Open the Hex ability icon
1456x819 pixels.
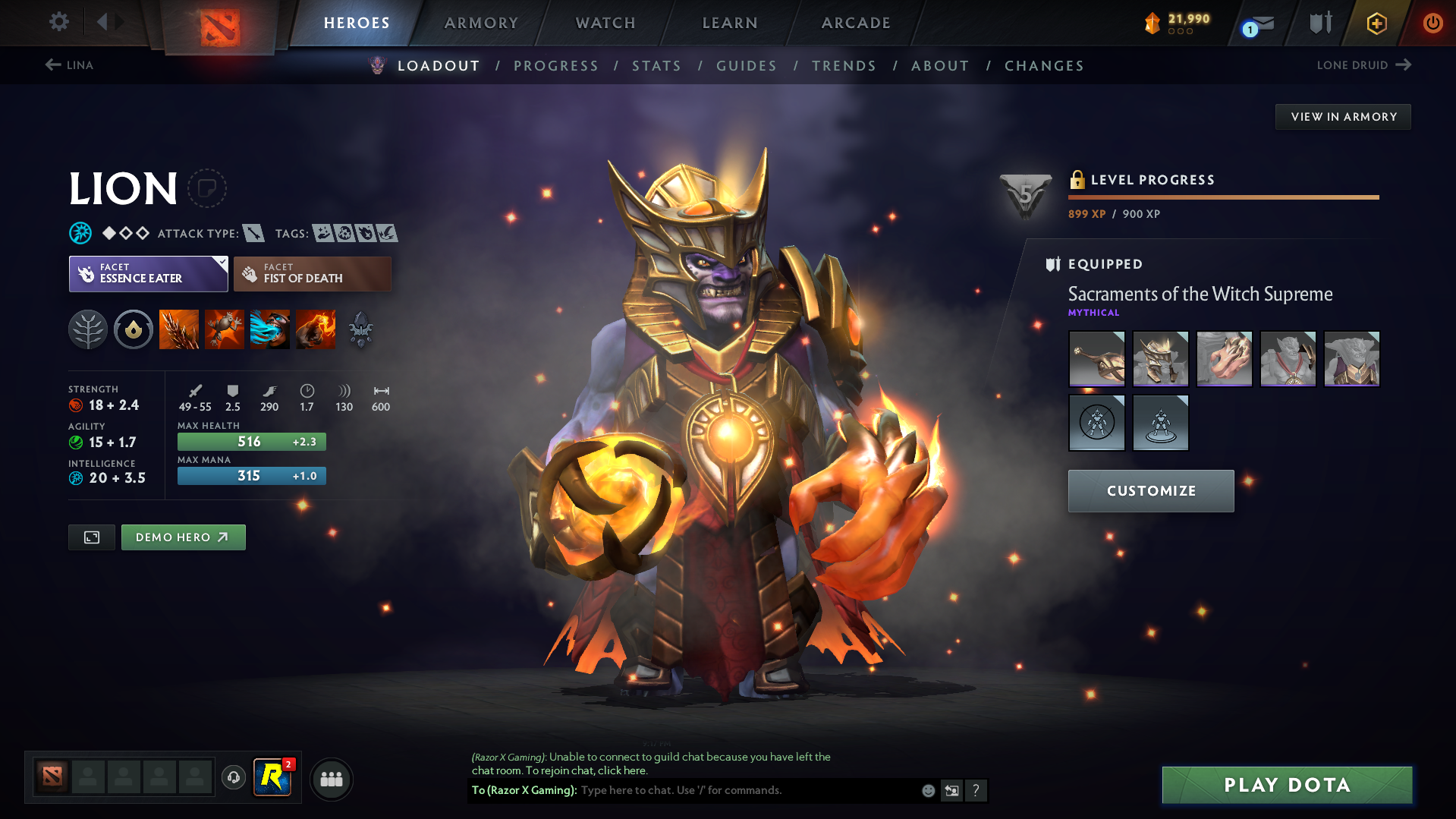click(224, 329)
